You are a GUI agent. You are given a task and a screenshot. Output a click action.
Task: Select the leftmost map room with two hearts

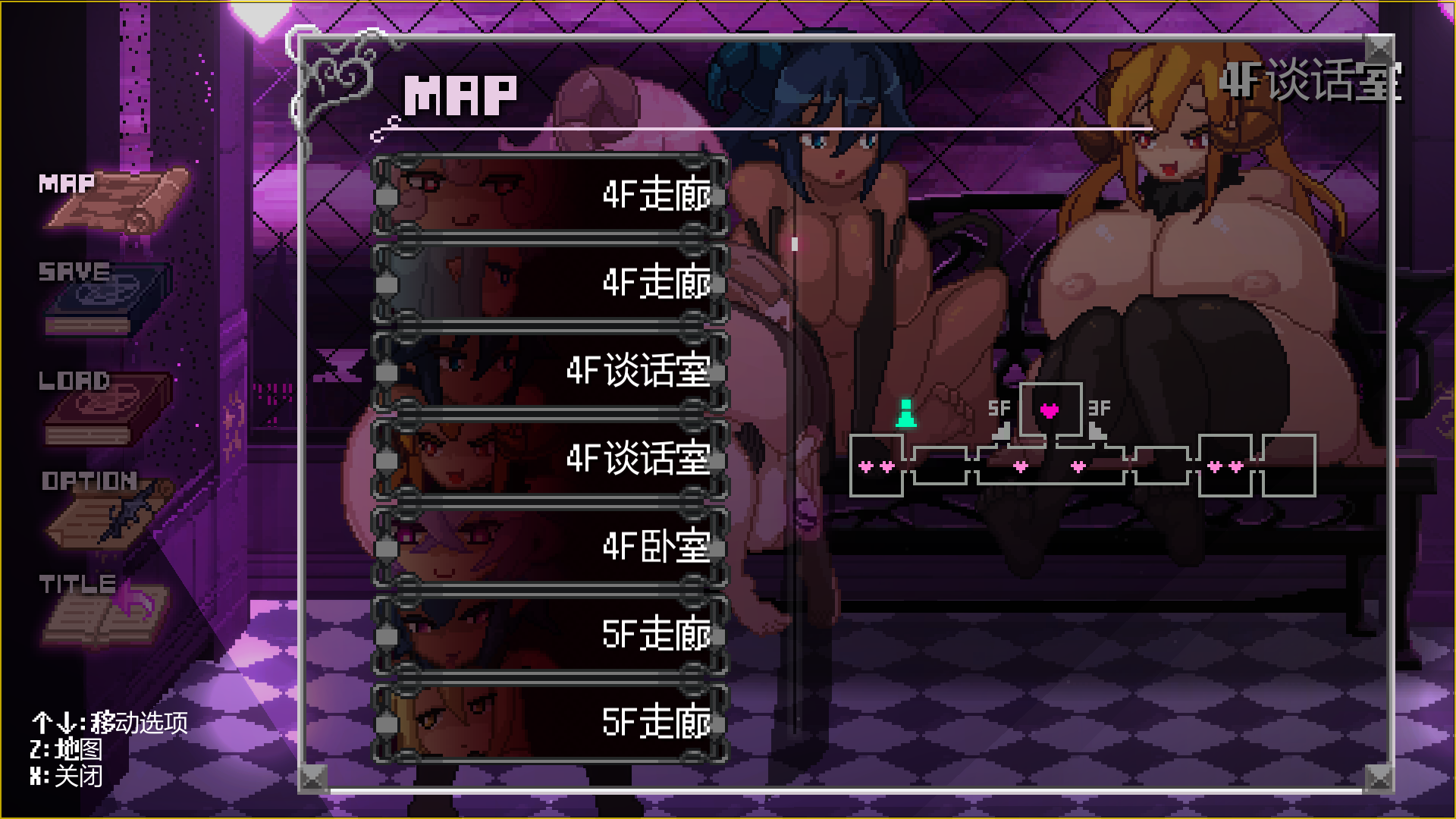[876, 466]
